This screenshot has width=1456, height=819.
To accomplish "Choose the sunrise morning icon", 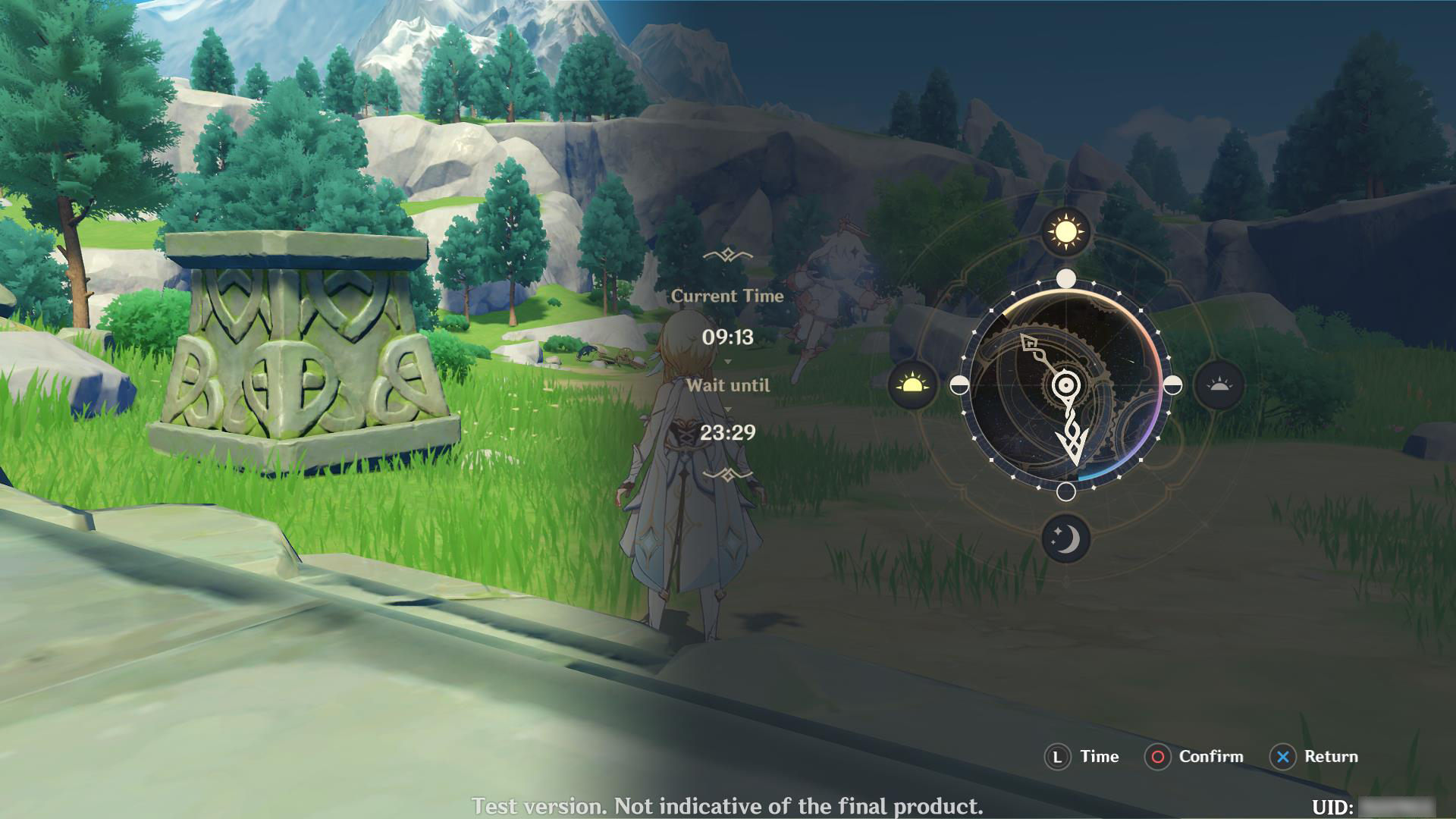I will point(912,385).
